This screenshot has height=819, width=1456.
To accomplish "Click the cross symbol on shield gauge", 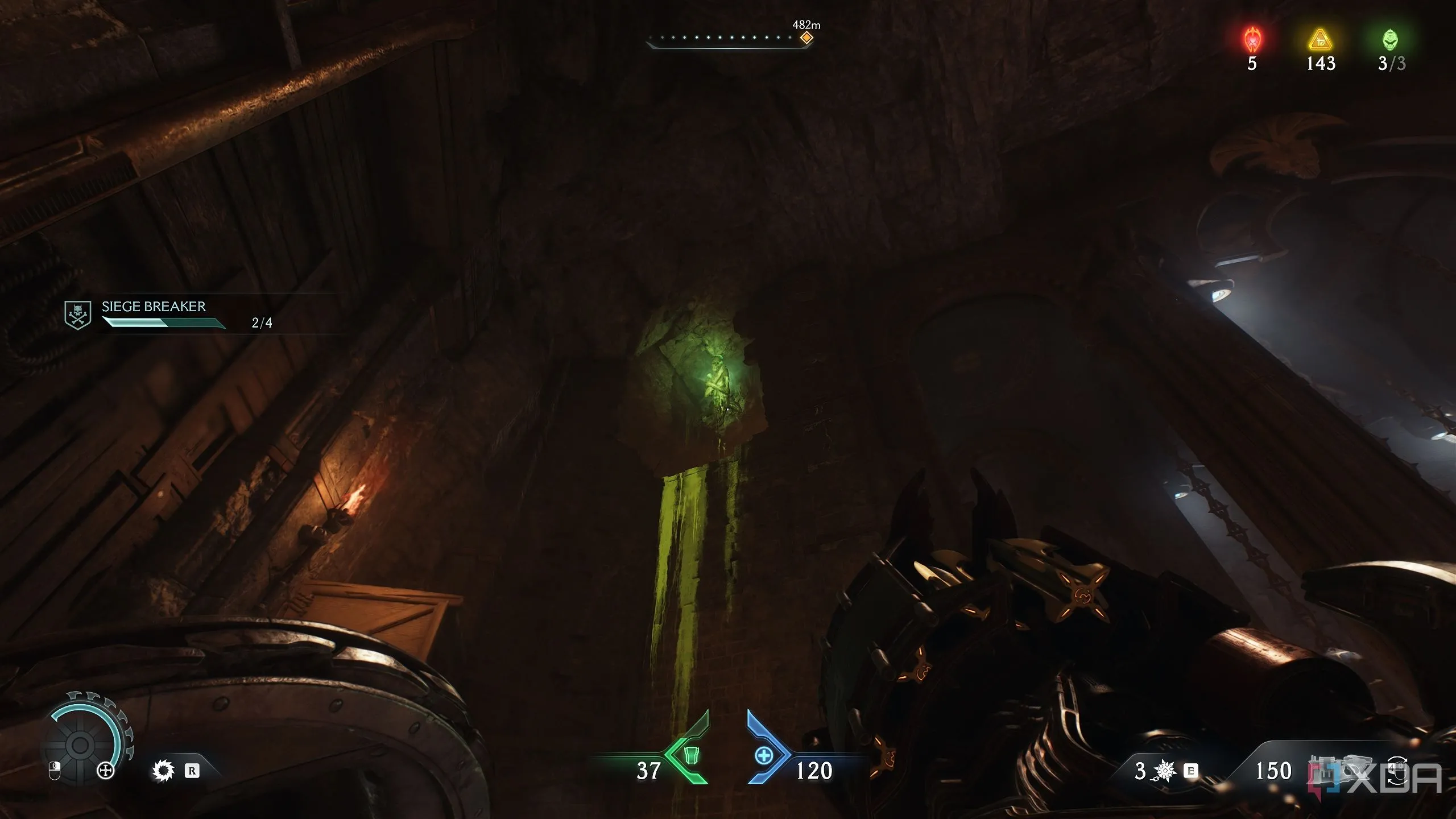I will coord(106,771).
